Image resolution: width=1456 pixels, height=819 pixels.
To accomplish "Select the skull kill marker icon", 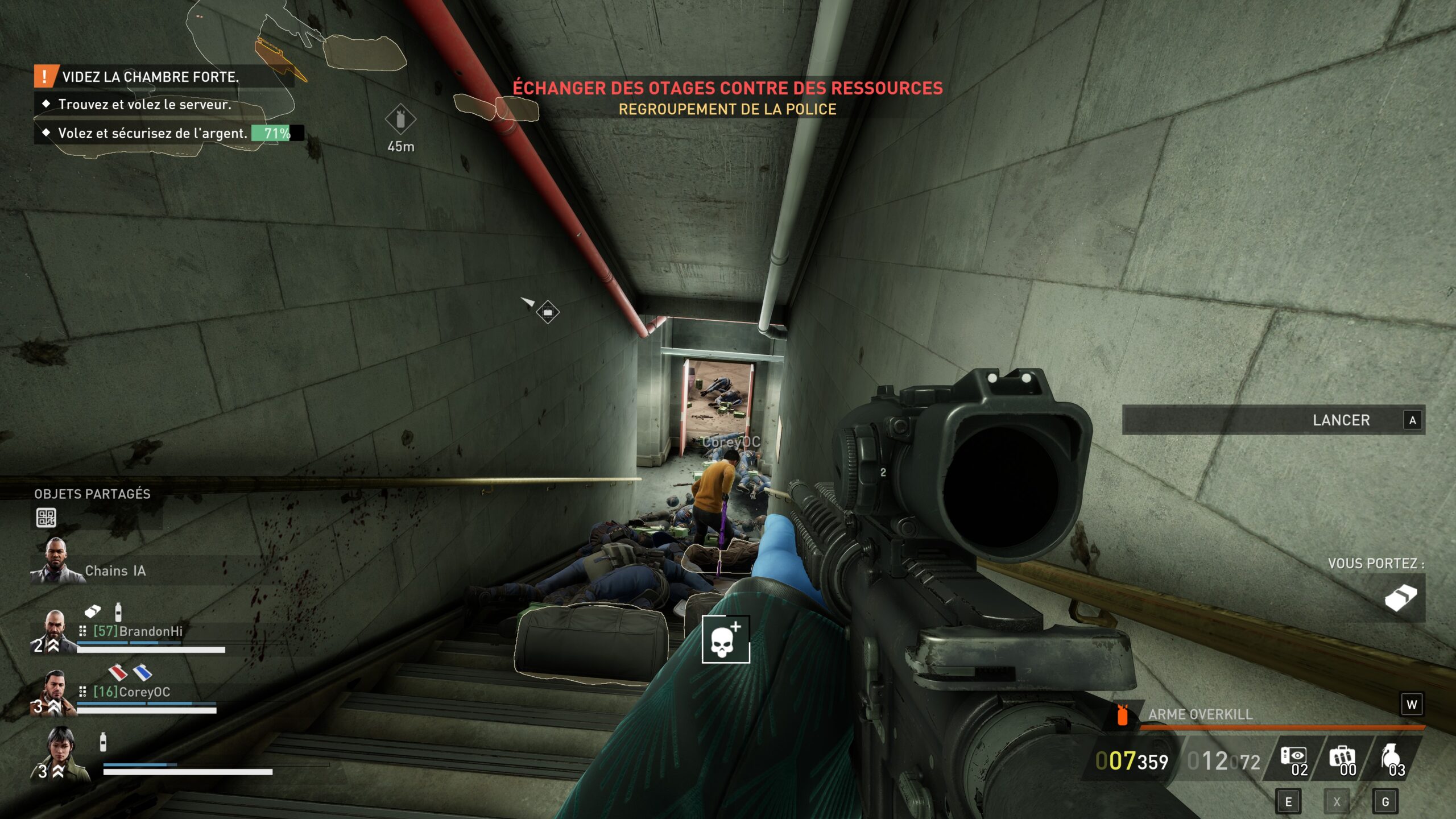I will [726, 639].
